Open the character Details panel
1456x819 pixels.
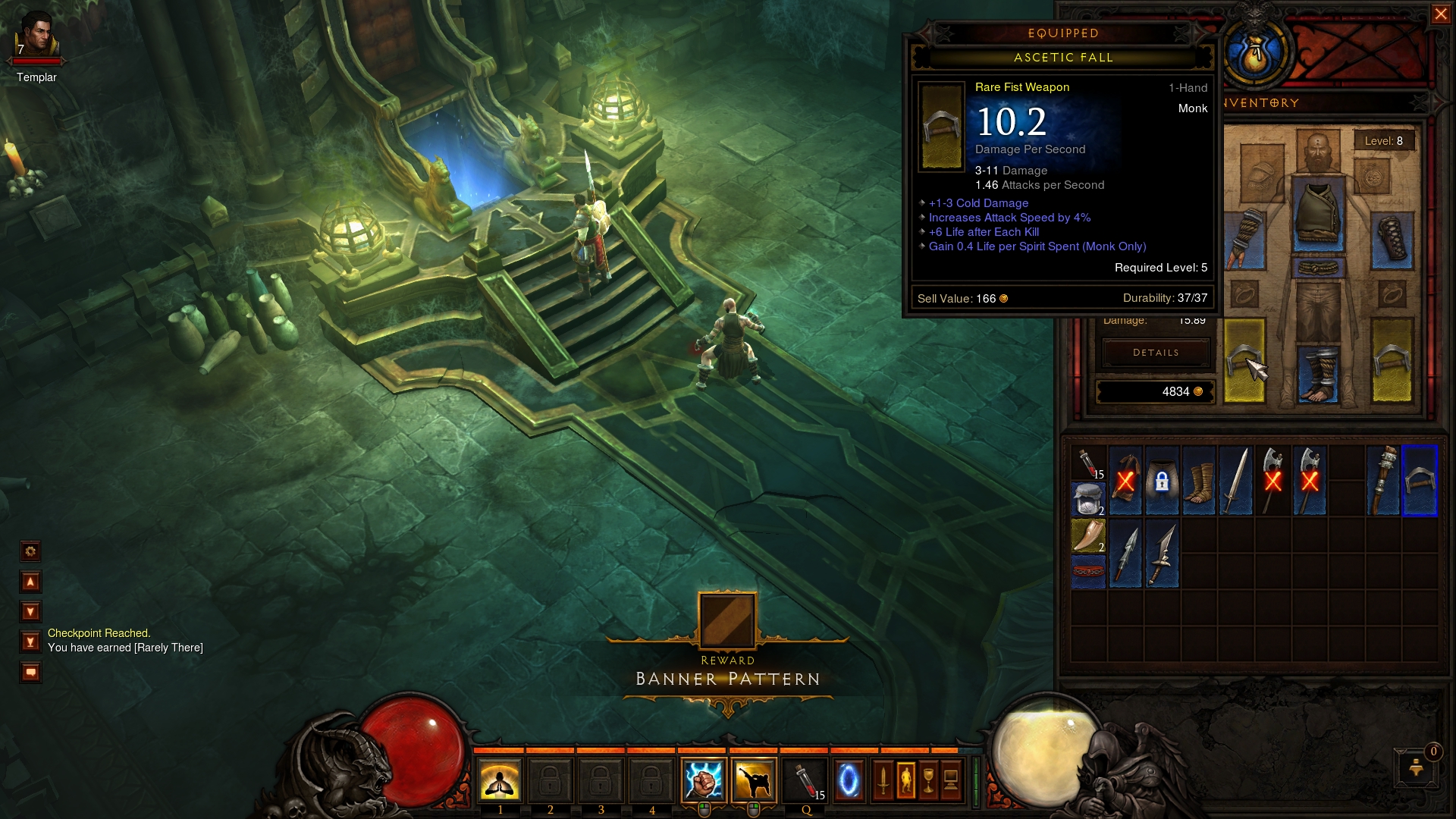click(x=1155, y=353)
